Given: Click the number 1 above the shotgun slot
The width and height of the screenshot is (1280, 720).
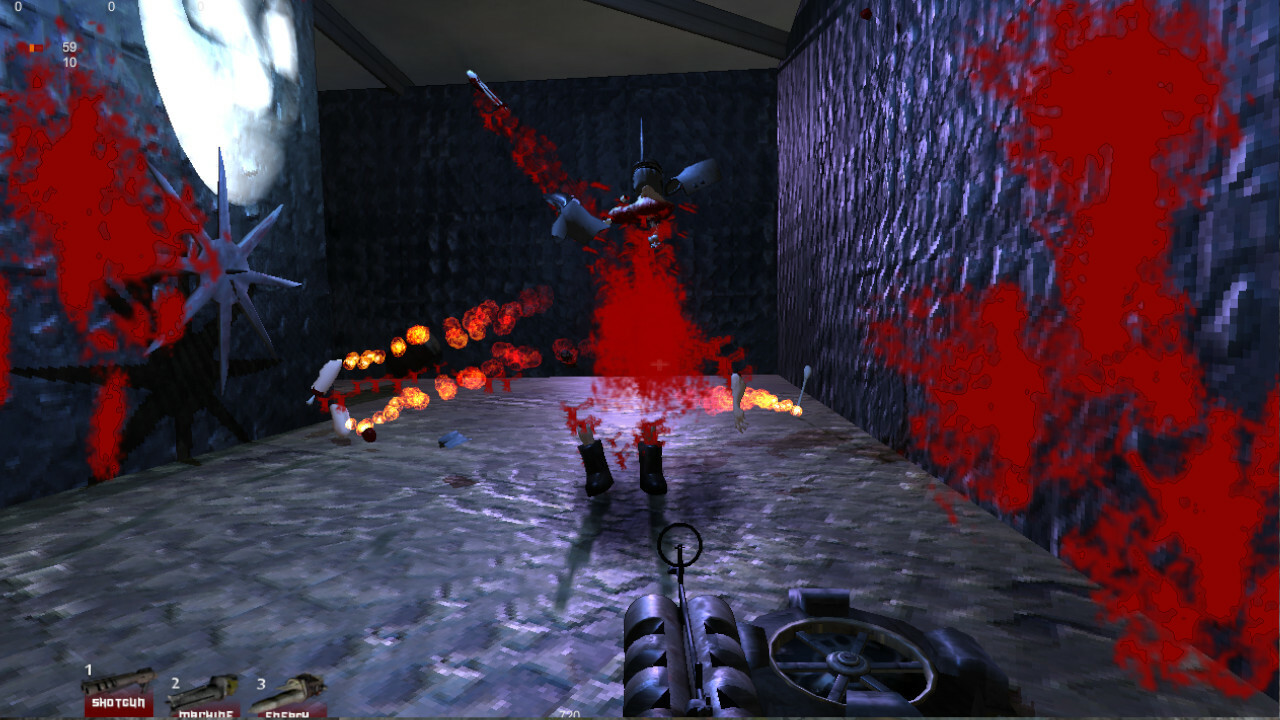Looking at the screenshot, I should click(x=89, y=668).
